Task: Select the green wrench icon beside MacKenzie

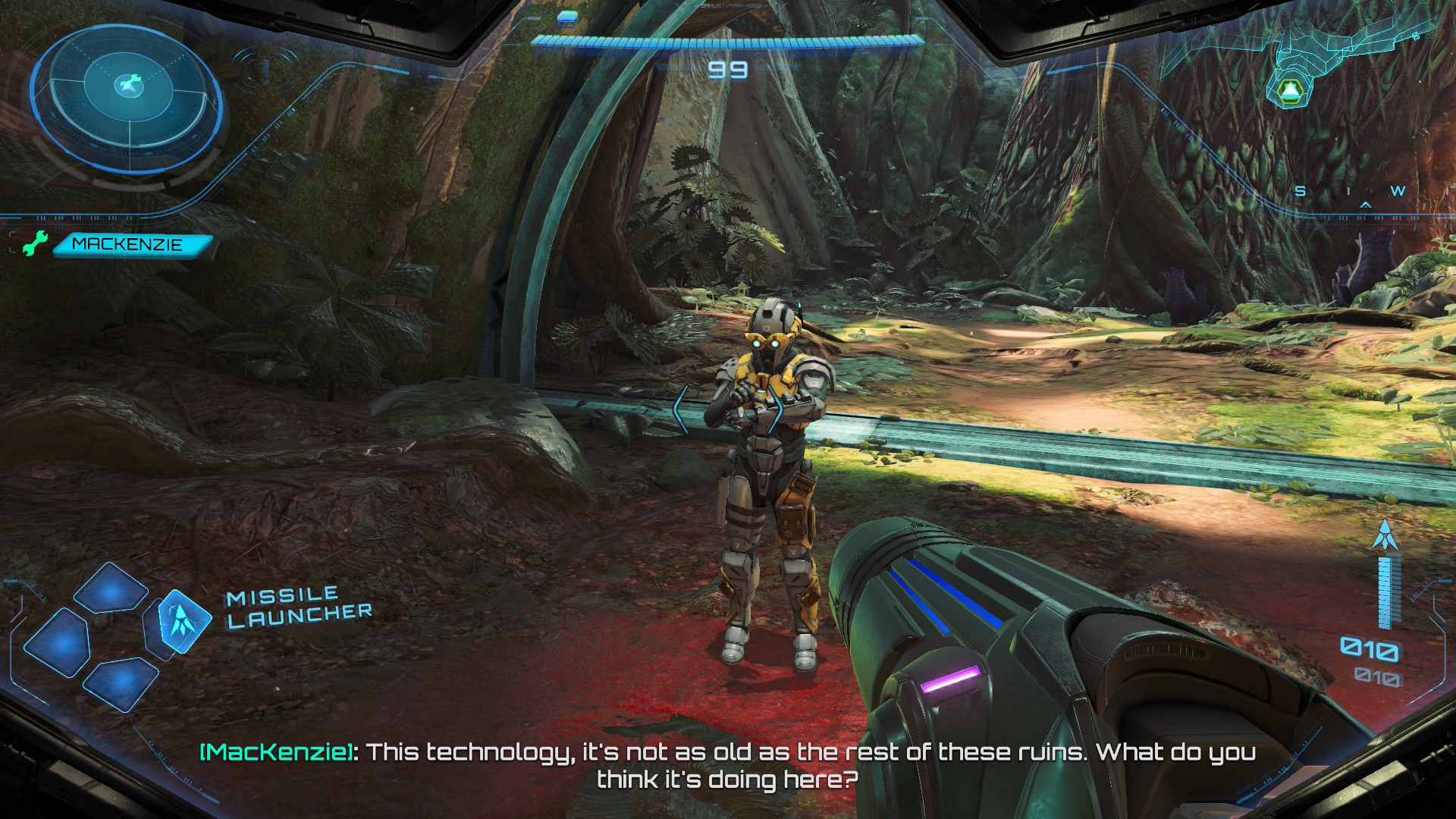Action: pyautogui.click(x=33, y=243)
